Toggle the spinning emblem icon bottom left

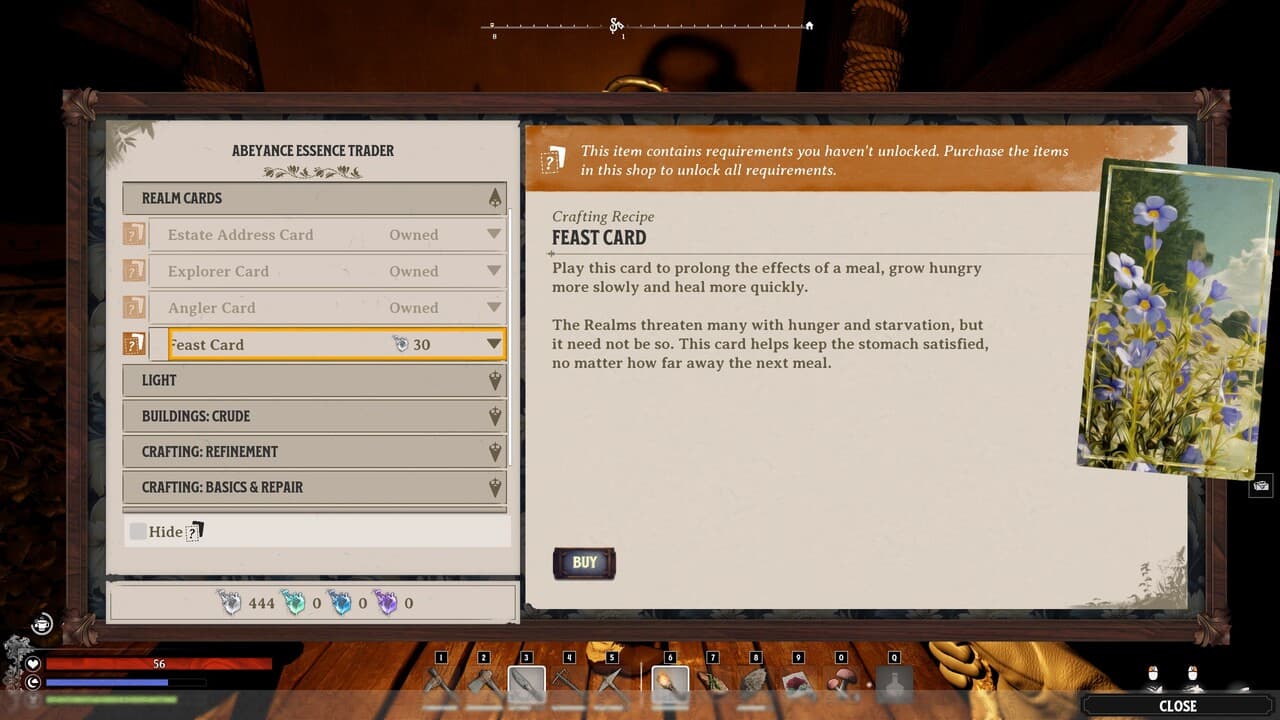pyautogui.click(x=42, y=623)
